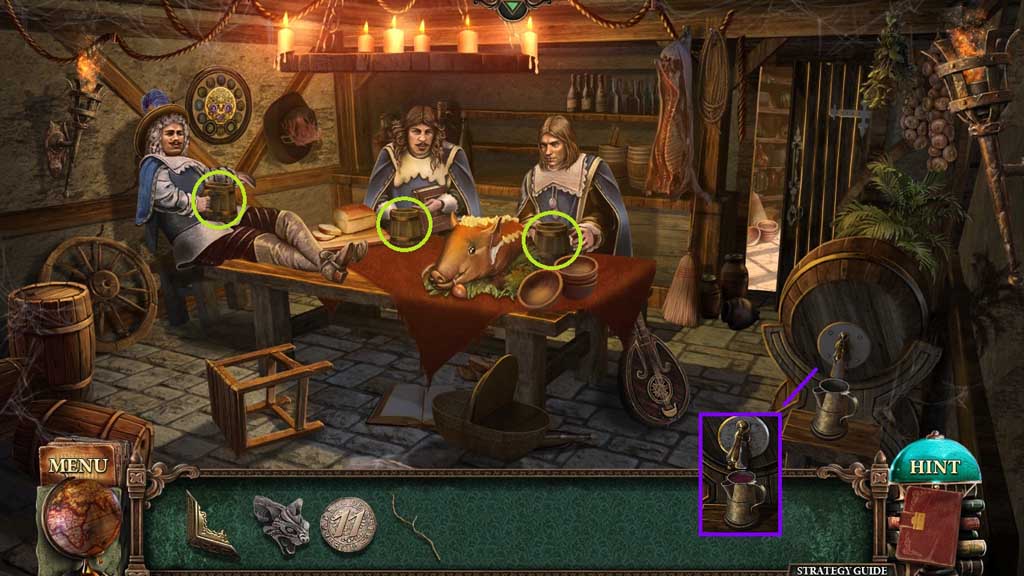This screenshot has height=576, width=1024.
Task: Select the thin twig item
Action: (x=415, y=525)
